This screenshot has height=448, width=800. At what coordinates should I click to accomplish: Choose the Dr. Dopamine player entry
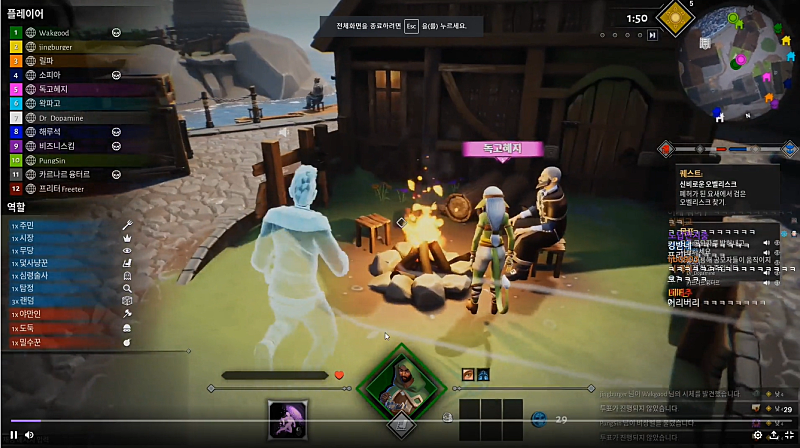point(61,117)
